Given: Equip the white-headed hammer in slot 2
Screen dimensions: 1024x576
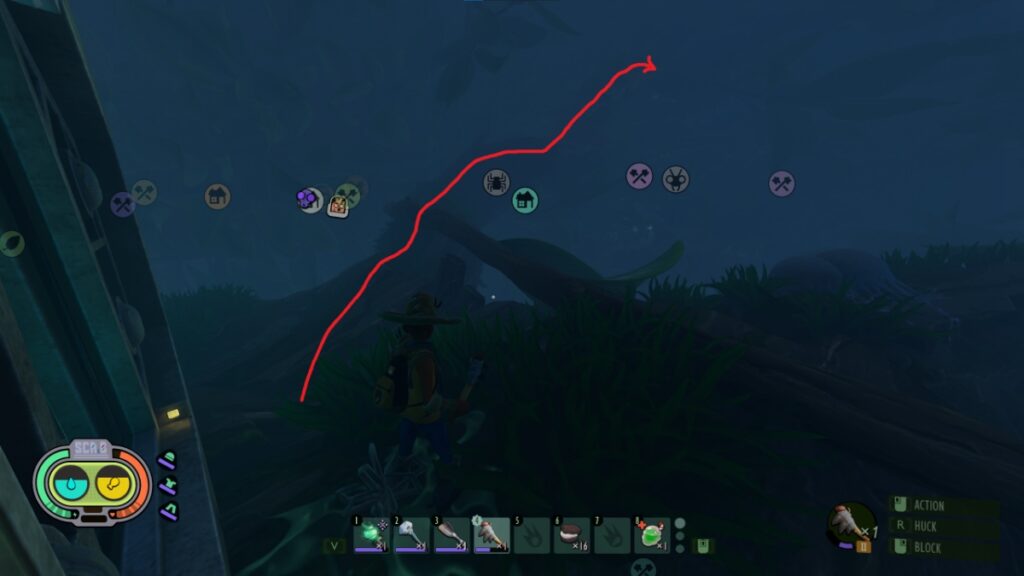Looking at the screenshot, I should point(411,535).
